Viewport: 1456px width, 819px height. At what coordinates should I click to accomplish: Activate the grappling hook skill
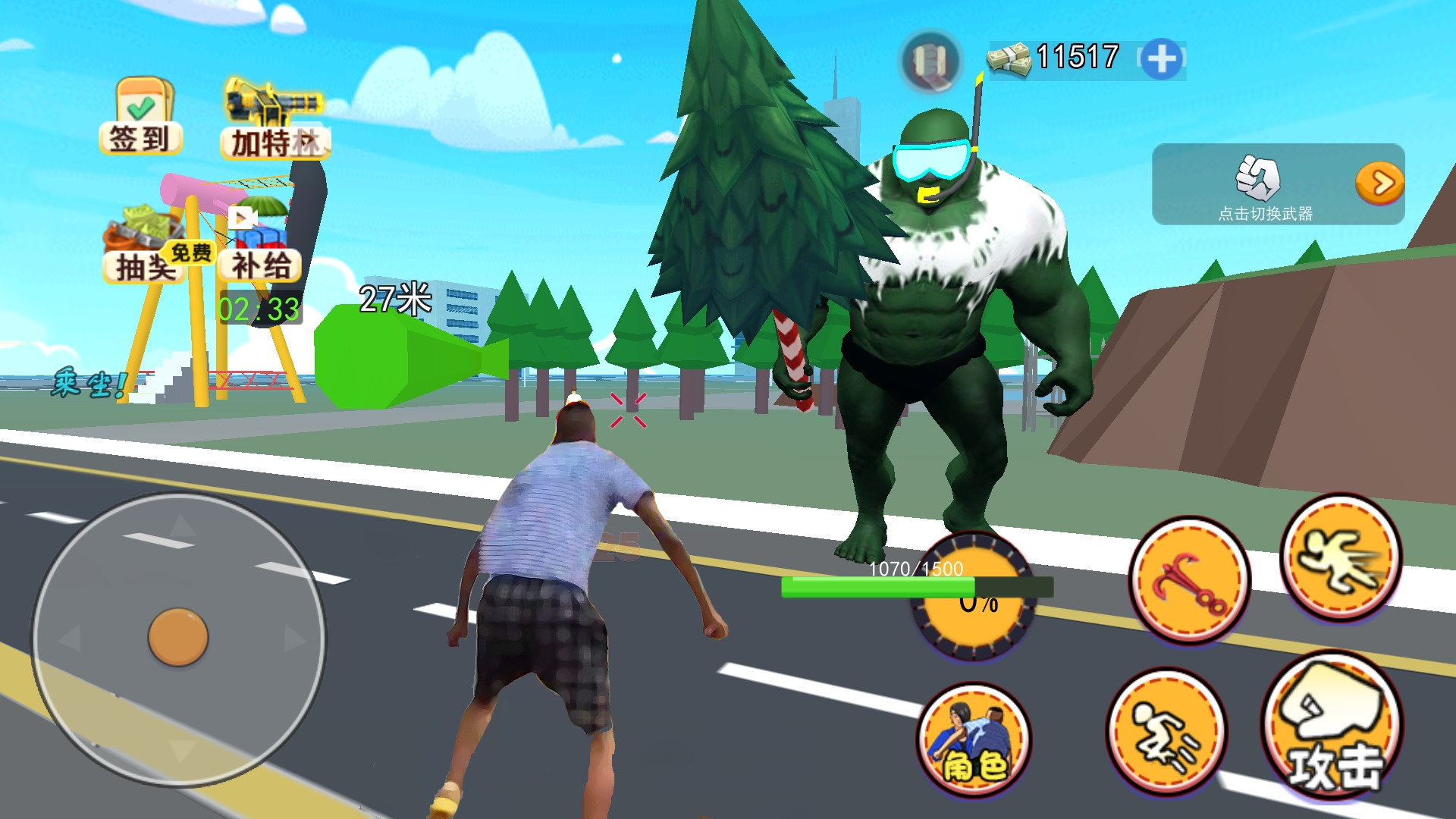point(1188,581)
